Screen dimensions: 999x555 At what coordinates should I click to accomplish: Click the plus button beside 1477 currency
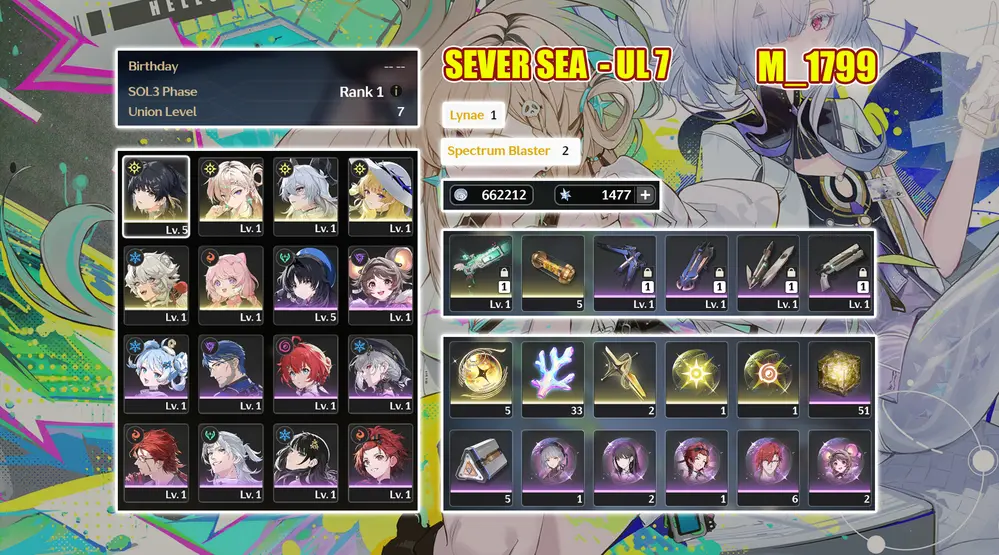click(x=645, y=195)
